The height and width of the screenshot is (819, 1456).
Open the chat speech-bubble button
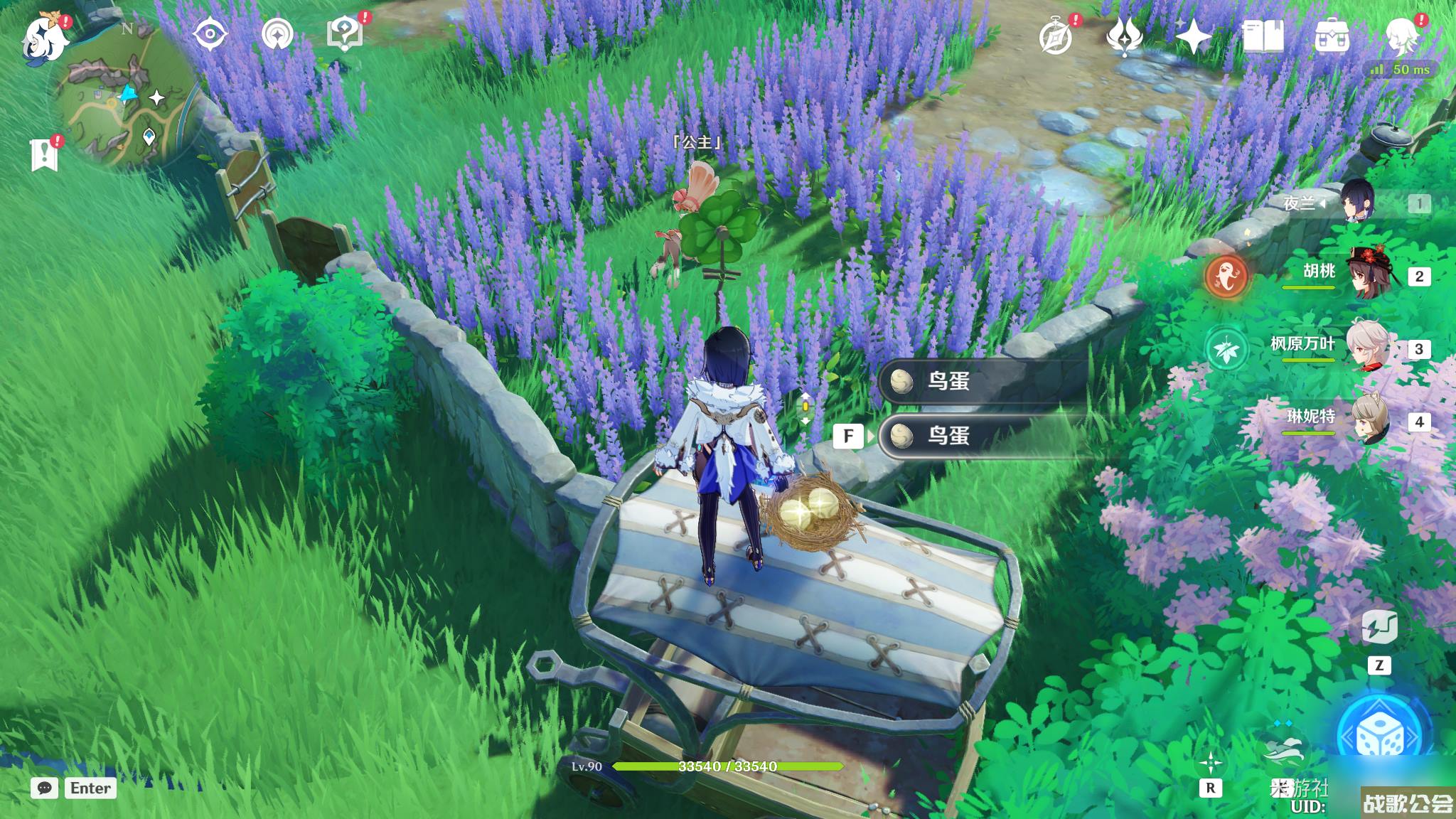pos(44,788)
